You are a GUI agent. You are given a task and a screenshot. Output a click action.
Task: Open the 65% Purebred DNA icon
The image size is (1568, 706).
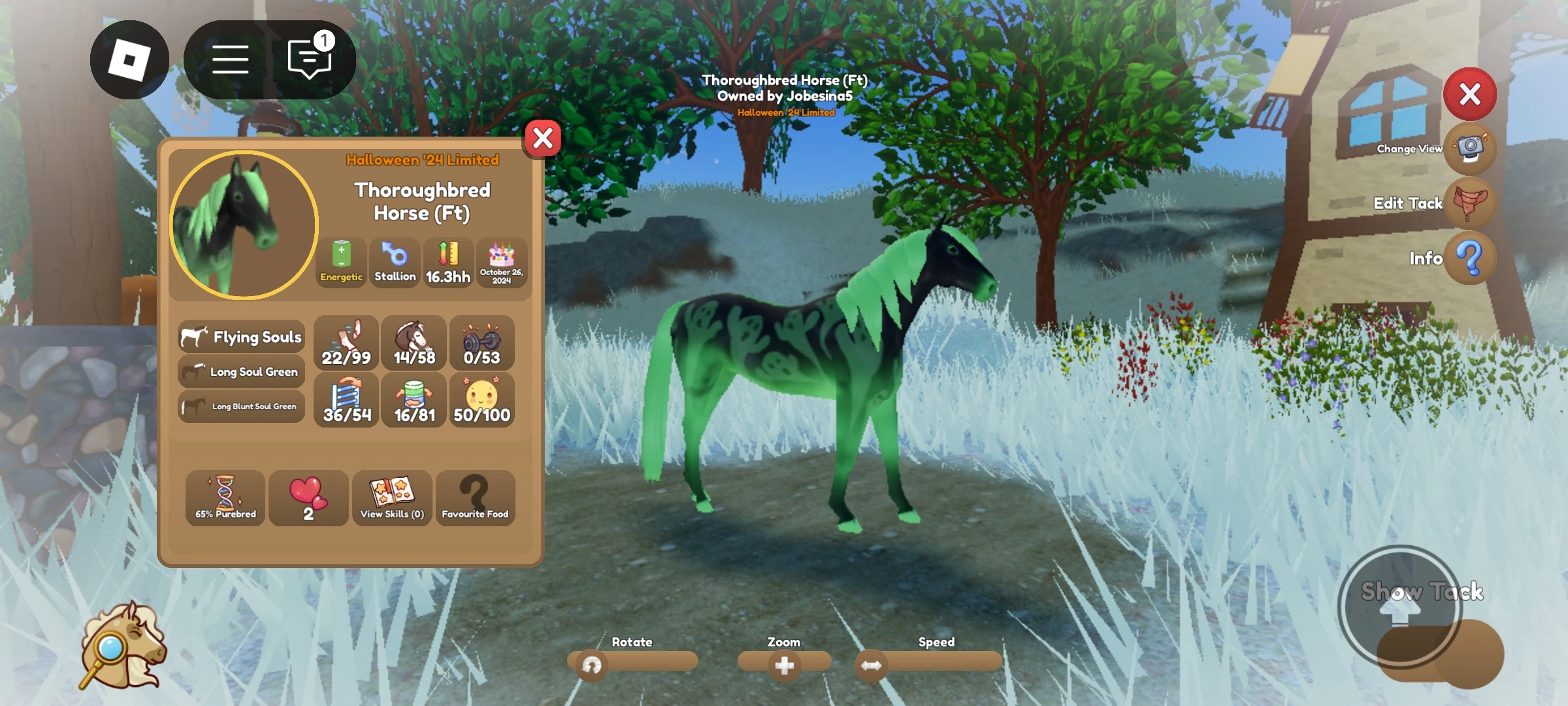(224, 497)
